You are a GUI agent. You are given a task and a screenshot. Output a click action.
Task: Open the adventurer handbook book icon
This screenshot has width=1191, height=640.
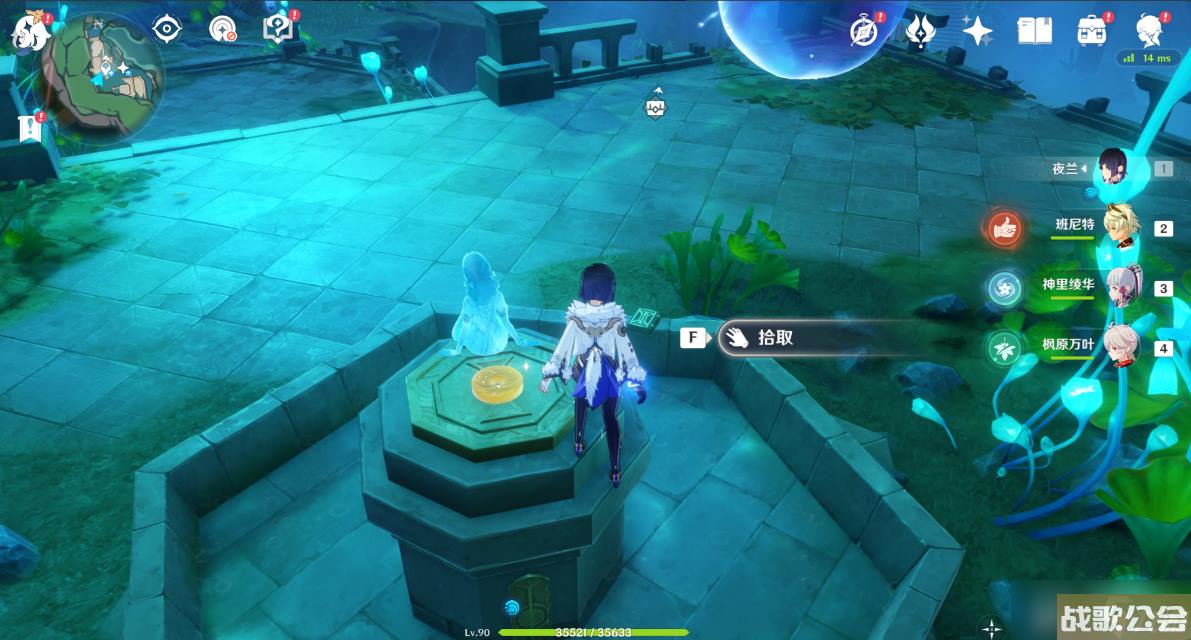point(1034,31)
